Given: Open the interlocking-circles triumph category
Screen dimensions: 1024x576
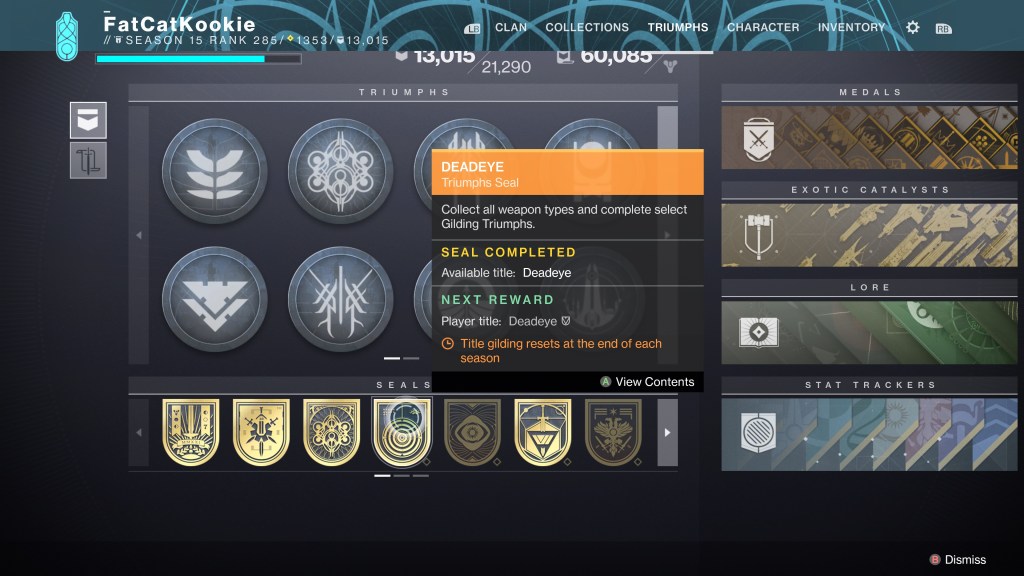Looking at the screenshot, I should pos(340,170).
